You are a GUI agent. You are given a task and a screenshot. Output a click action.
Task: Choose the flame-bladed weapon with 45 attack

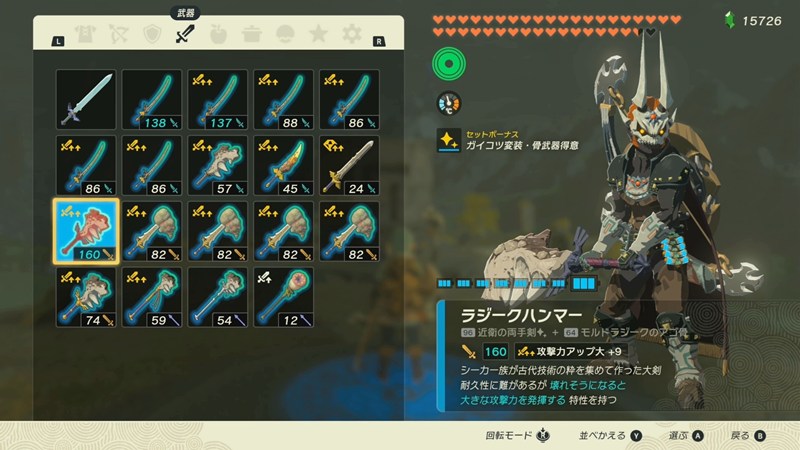point(284,164)
